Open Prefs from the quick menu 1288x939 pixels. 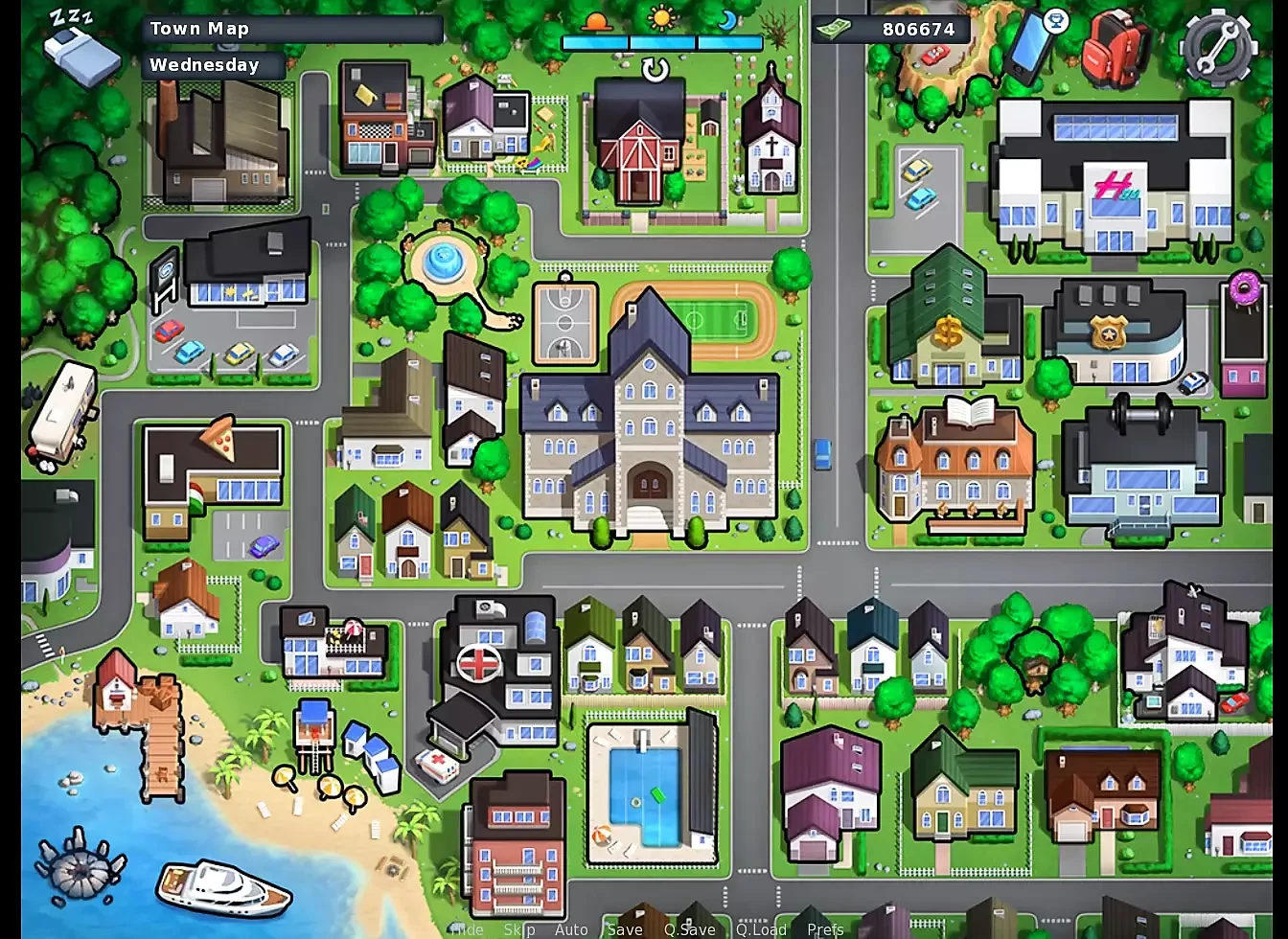pos(825,929)
